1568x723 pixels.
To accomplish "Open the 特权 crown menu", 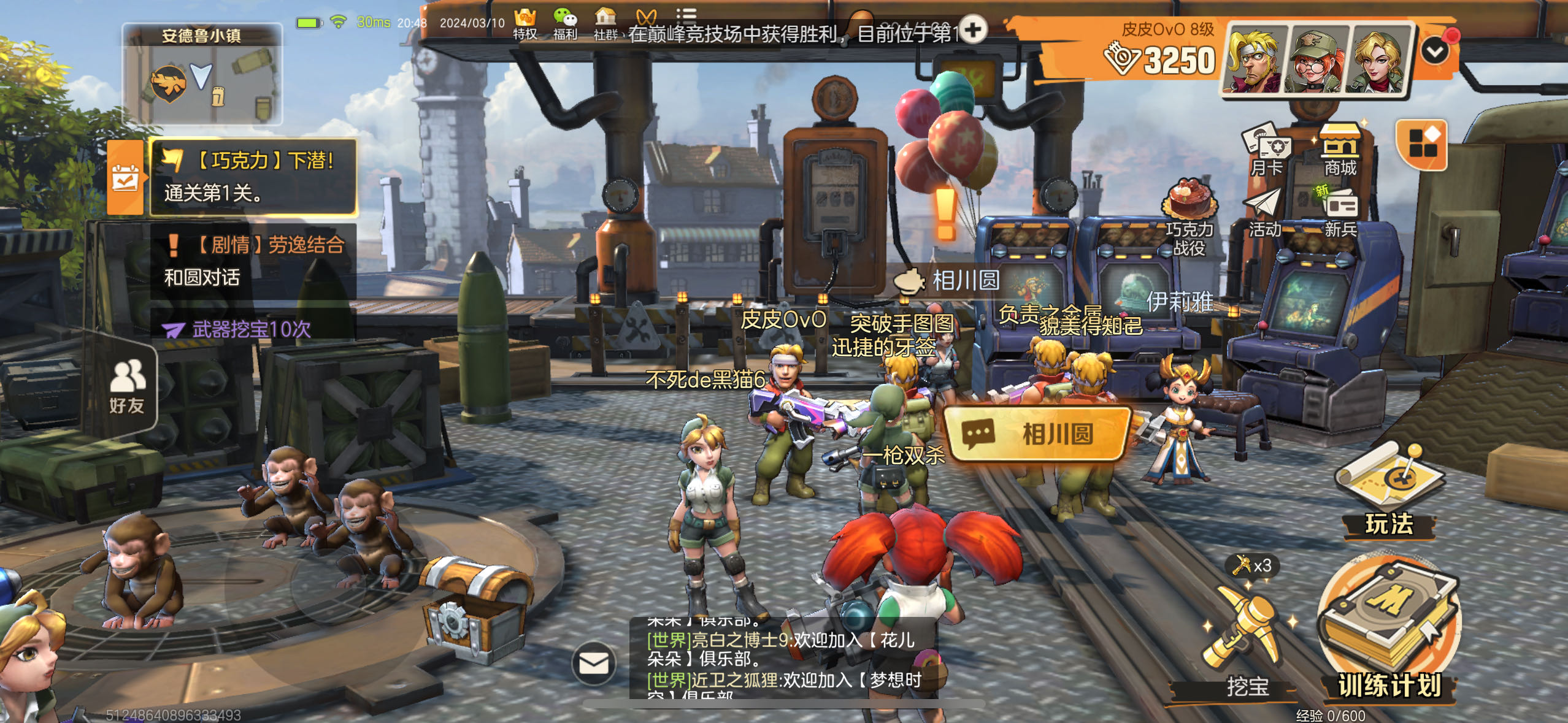I will coord(525,23).
